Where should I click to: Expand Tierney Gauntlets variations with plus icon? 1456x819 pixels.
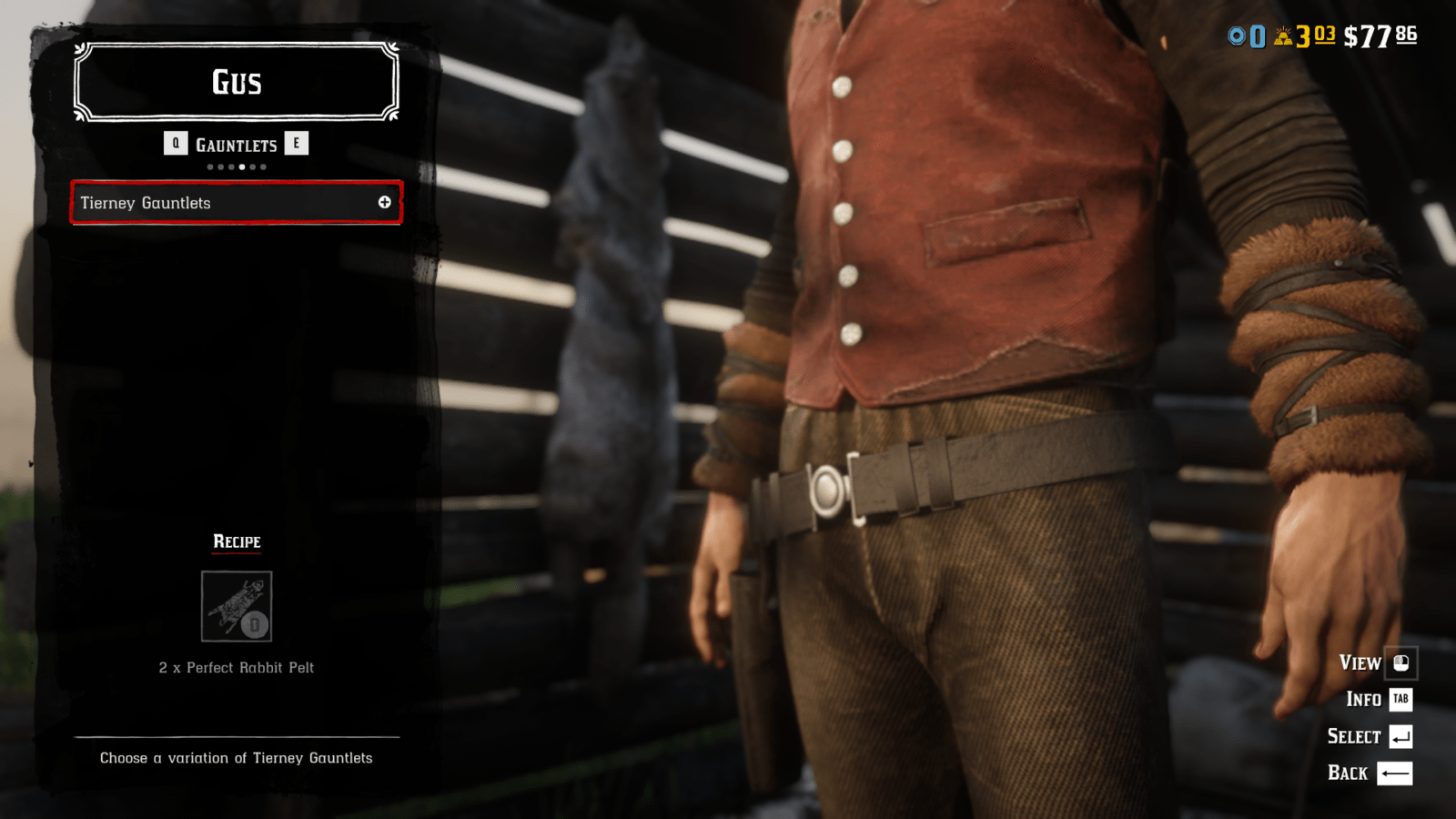click(385, 202)
